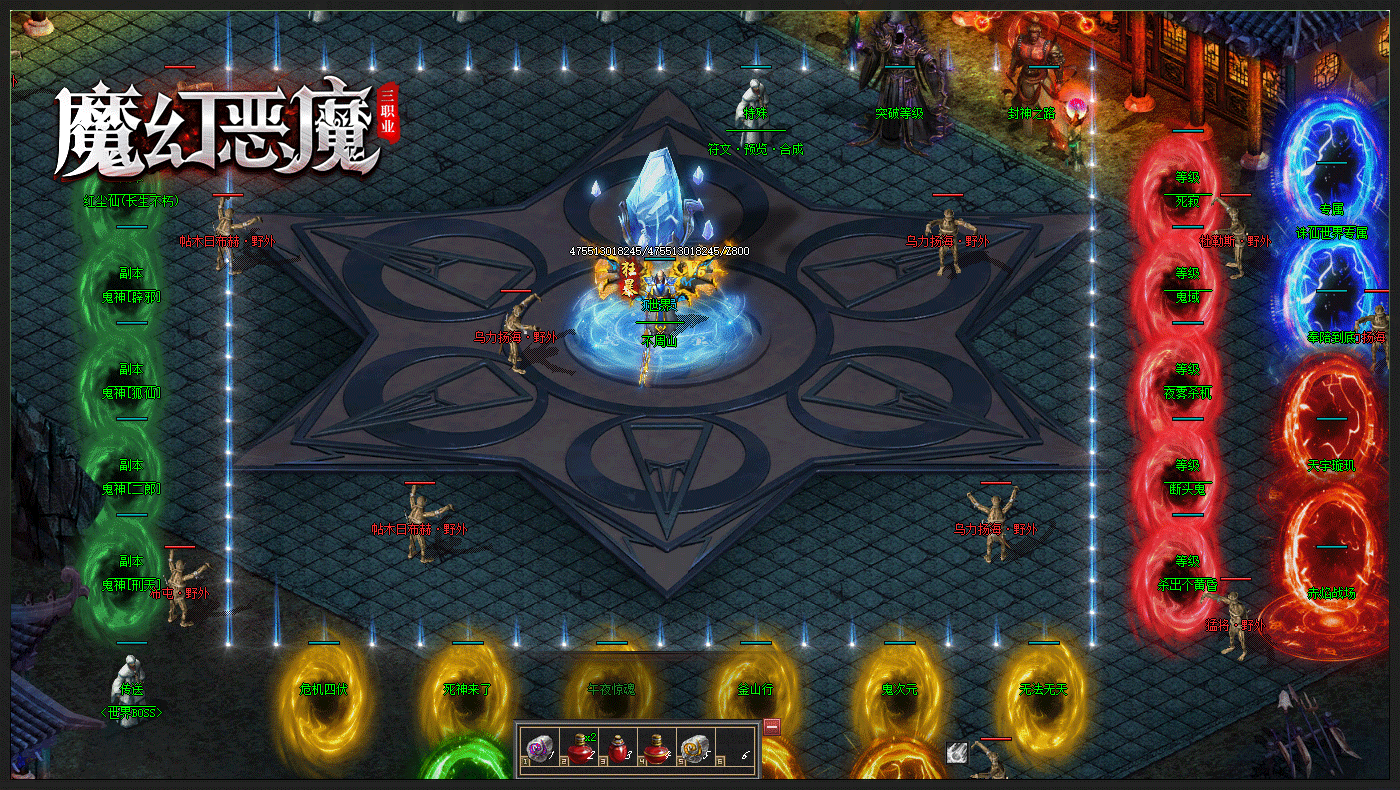Collapse the hotbar with the red minus button
This screenshot has height=790, width=1400.
[x=772, y=727]
